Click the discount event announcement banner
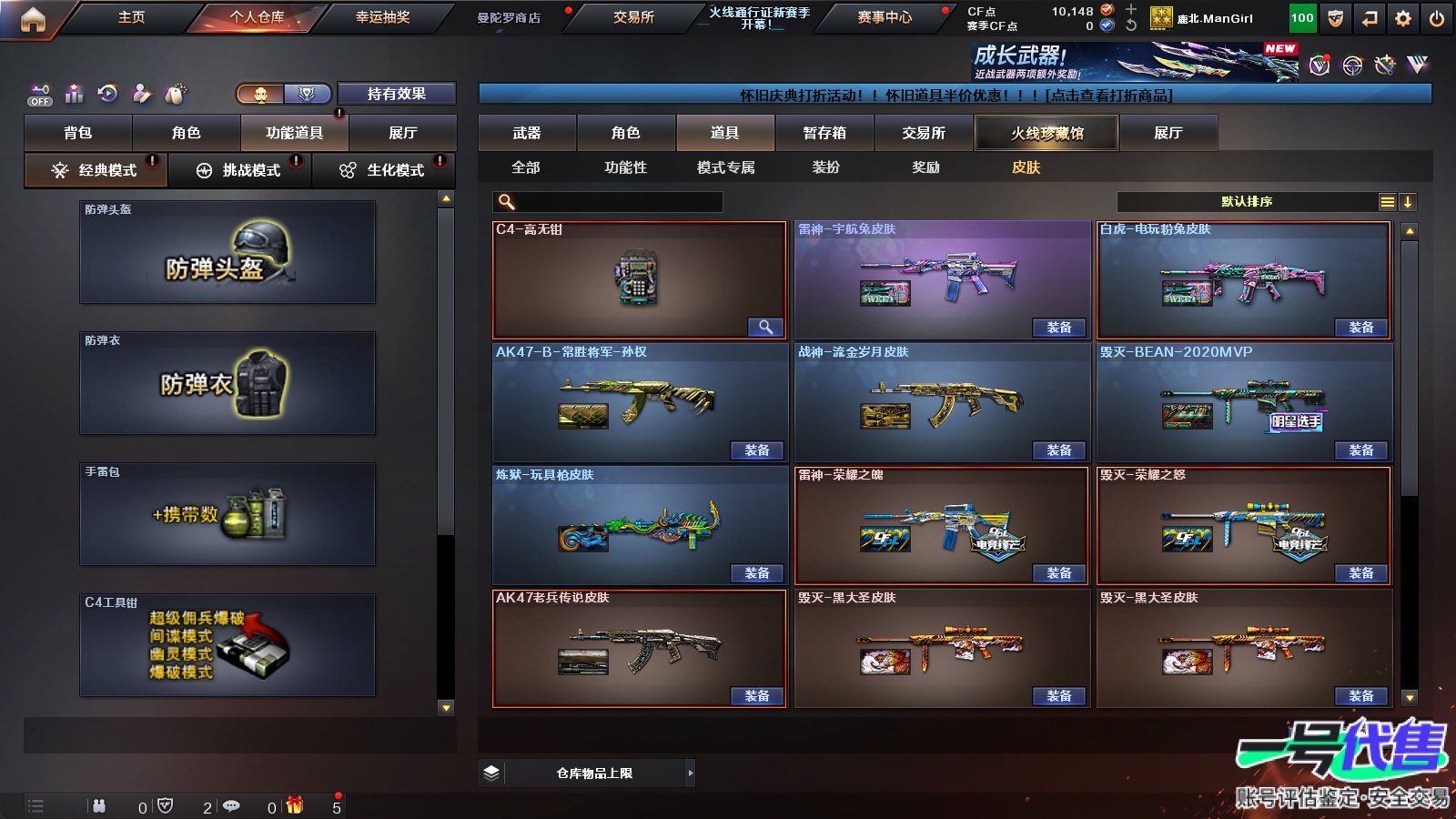The width and height of the screenshot is (1456, 819). 955,95
